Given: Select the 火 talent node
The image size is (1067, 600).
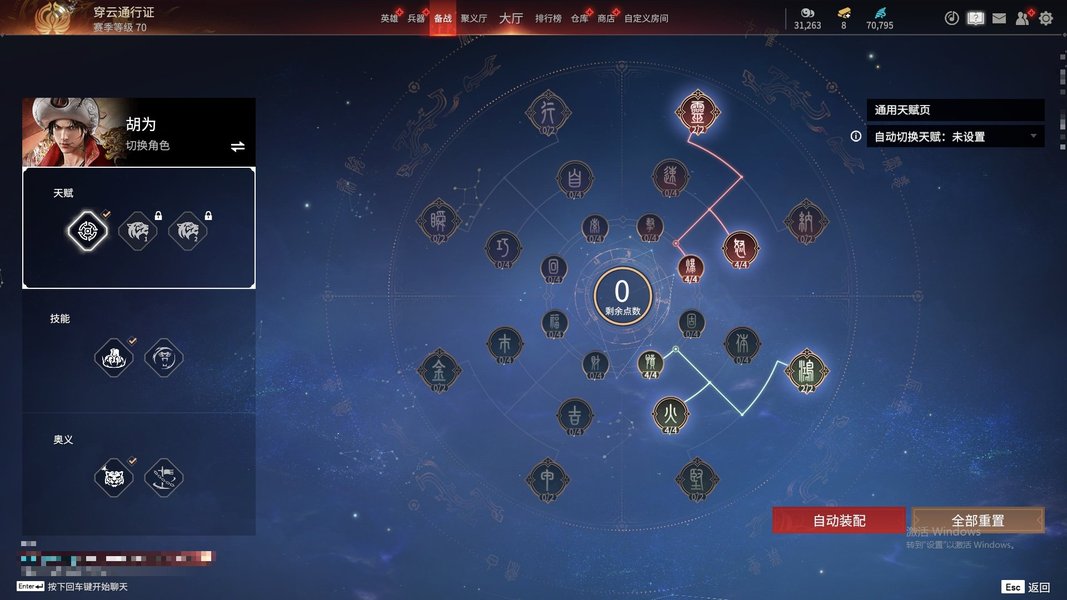Looking at the screenshot, I should coord(671,413).
